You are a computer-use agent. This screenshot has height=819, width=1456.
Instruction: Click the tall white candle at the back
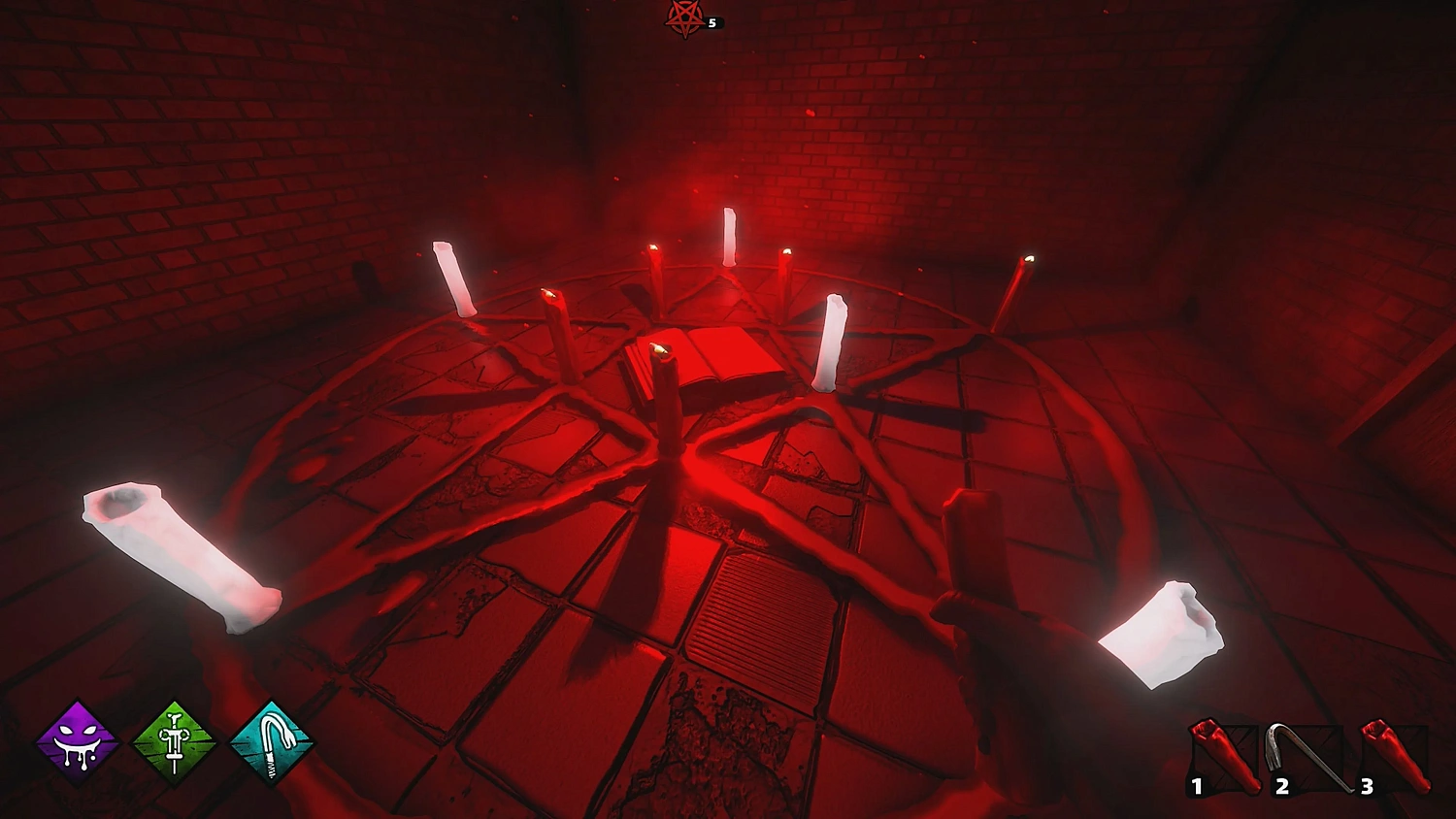[x=729, y=238]
